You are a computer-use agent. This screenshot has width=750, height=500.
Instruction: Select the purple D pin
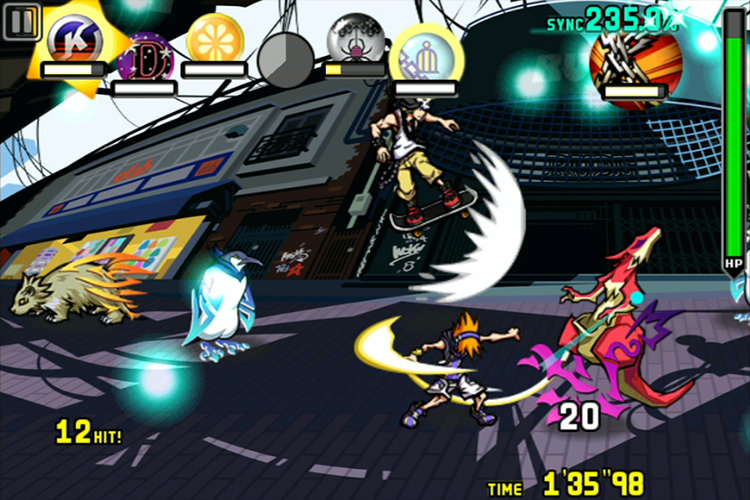click(x=144, y=58)
